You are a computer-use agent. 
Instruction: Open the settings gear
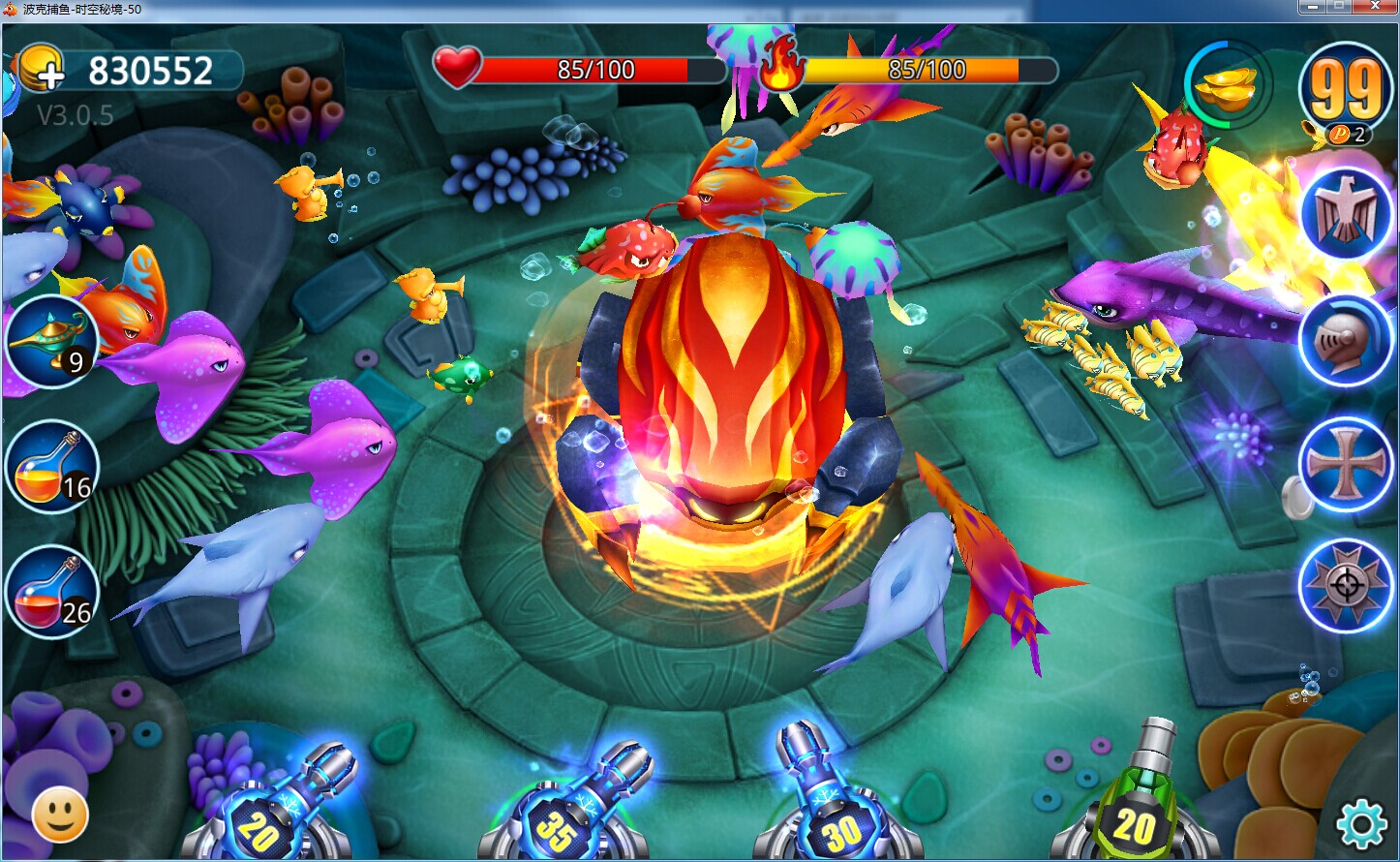coord(1360,823)
